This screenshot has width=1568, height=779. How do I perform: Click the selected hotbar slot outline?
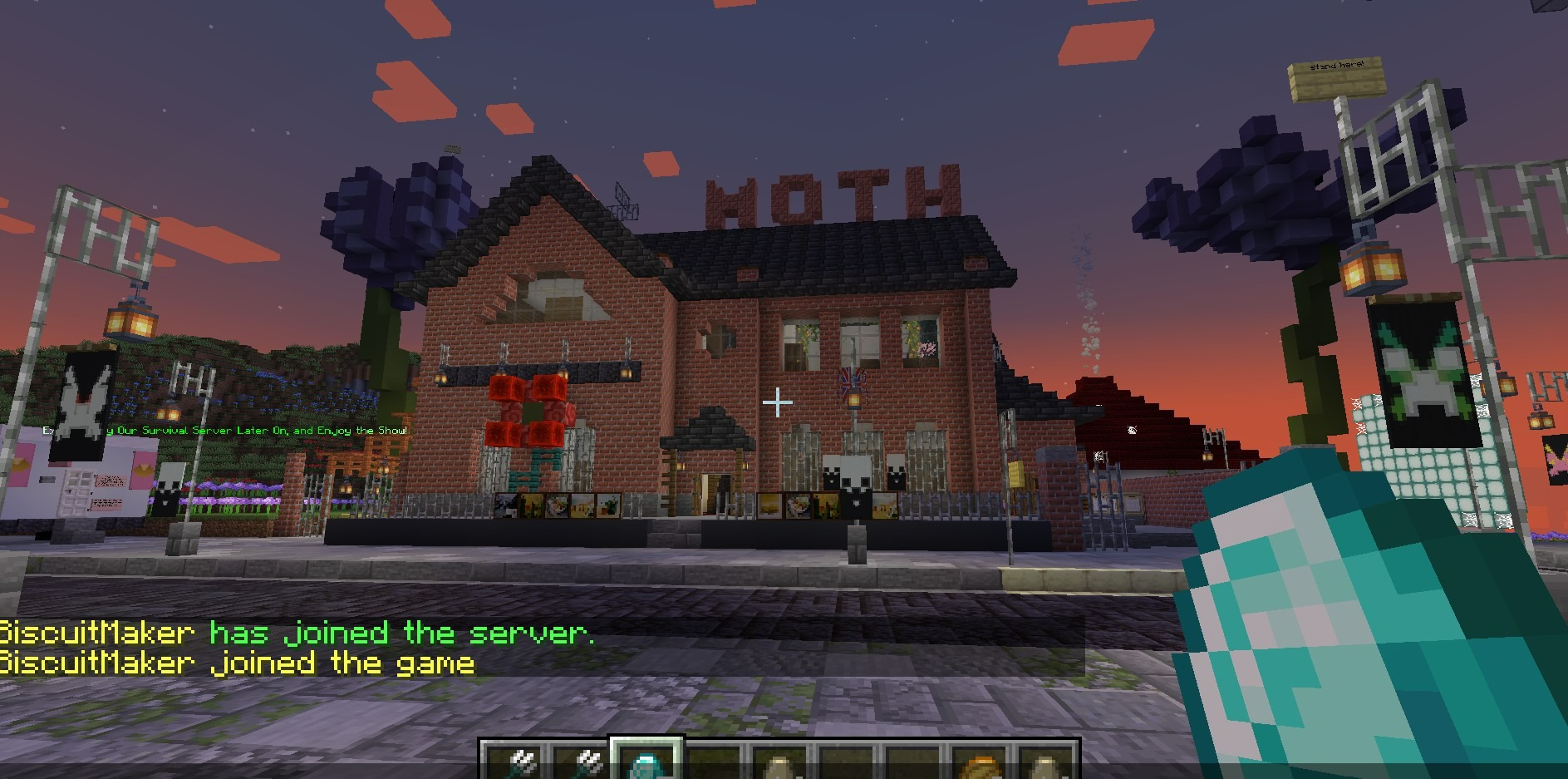pos(645,752)
